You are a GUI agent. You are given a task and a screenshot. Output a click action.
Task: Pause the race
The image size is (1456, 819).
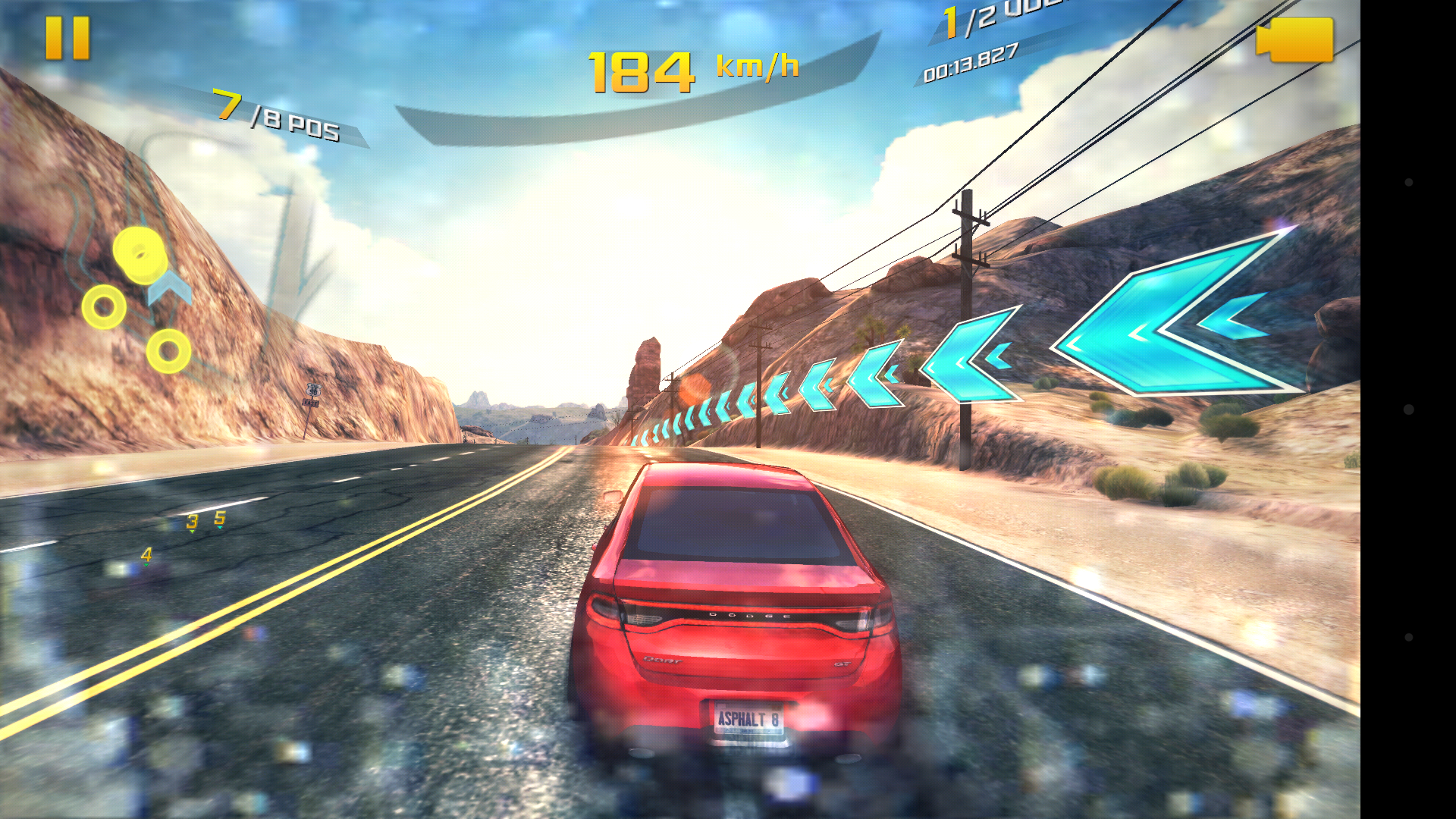[x=67, y=38]
